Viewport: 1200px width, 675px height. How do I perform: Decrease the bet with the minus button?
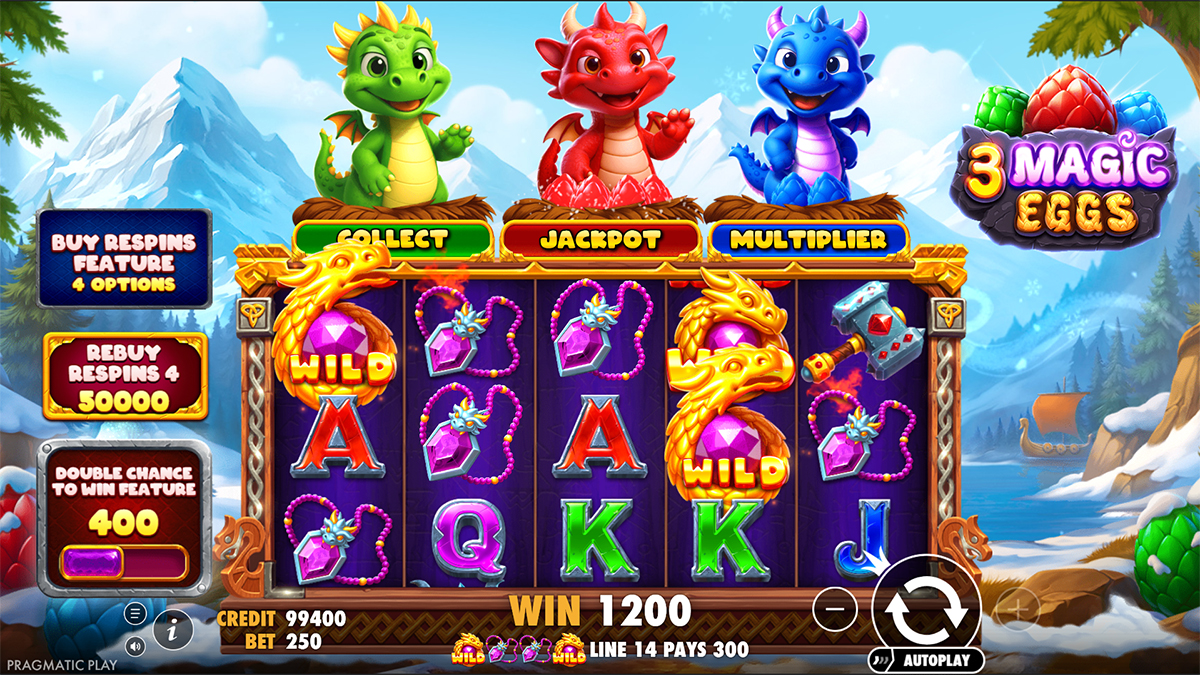pos(836,607)
